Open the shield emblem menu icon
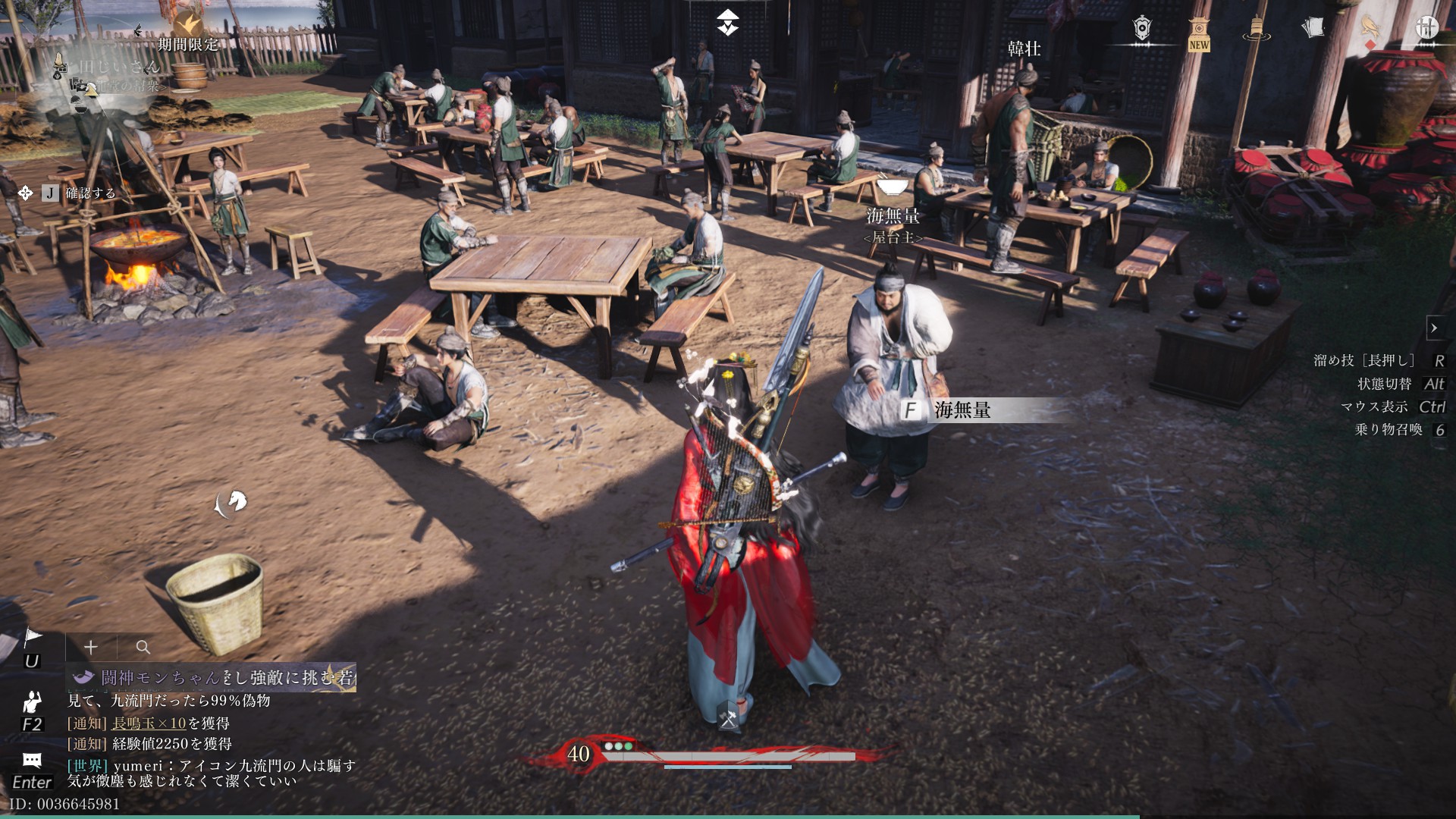This screenshot has height=819, width=1456. pos(1142,28)
